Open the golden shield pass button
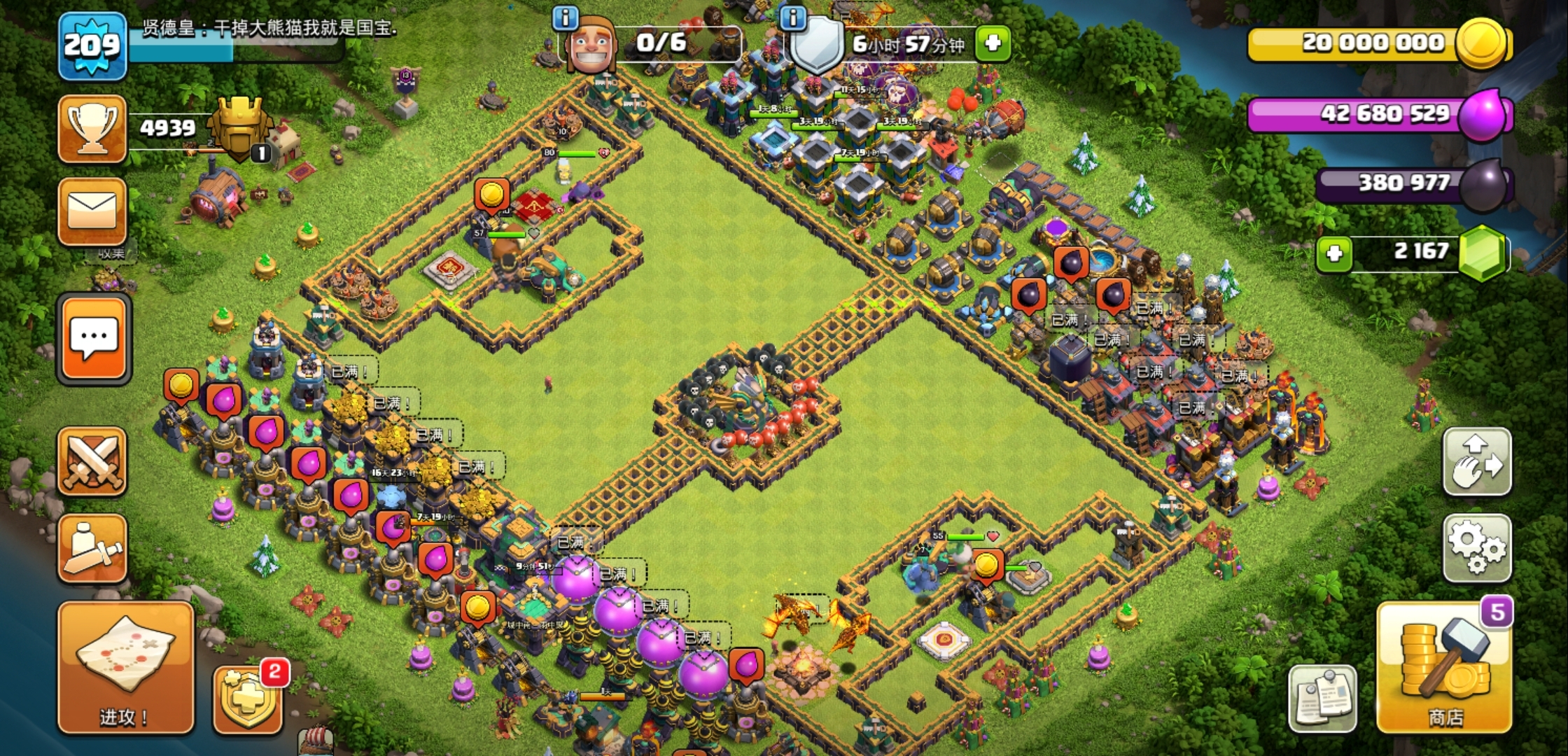 coord(248,700)
